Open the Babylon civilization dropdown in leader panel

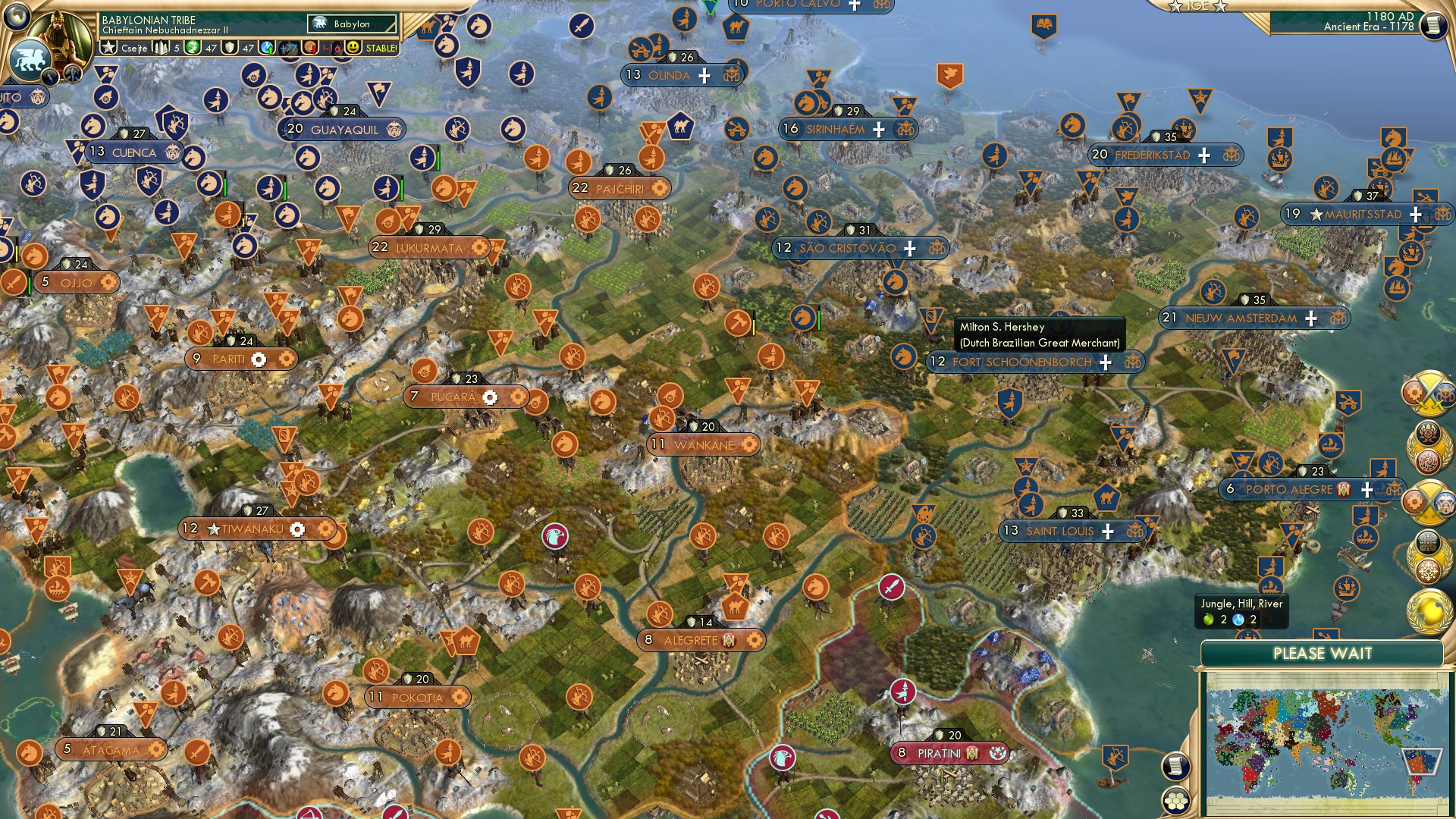click(350, 24)
